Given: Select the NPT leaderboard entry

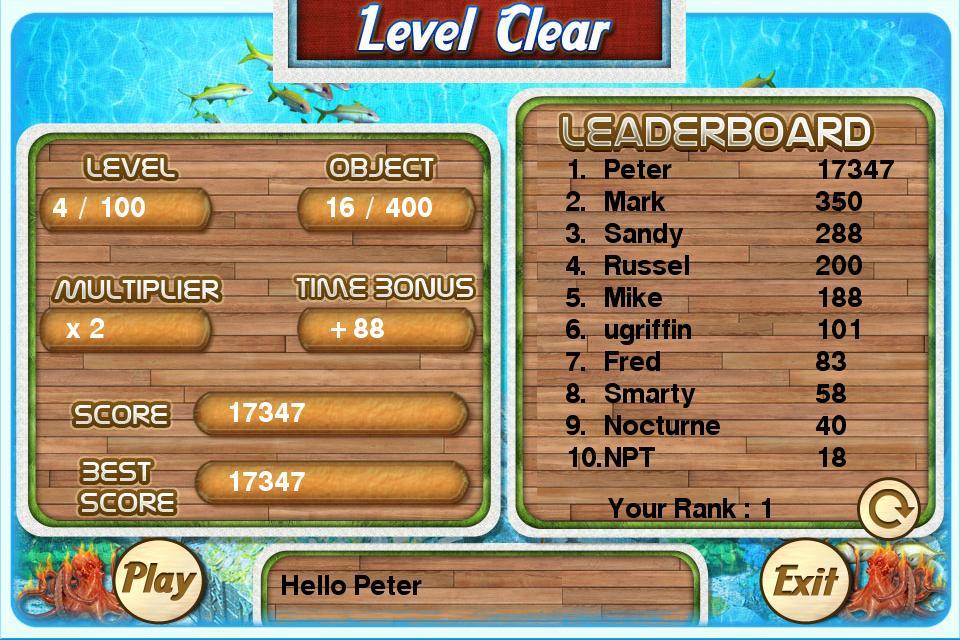Looking at the screenshot, I should [x=727, y=458].
